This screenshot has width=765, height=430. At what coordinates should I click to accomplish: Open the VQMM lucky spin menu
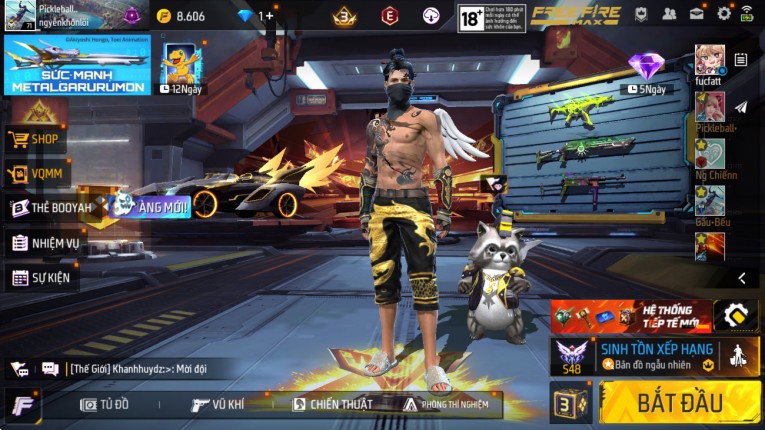34,175
